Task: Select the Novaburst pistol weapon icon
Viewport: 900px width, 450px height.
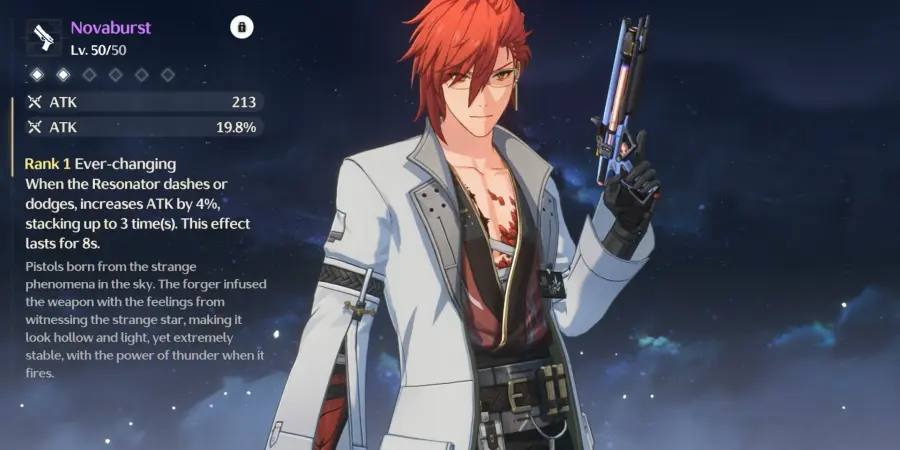Action: [41, 38]
